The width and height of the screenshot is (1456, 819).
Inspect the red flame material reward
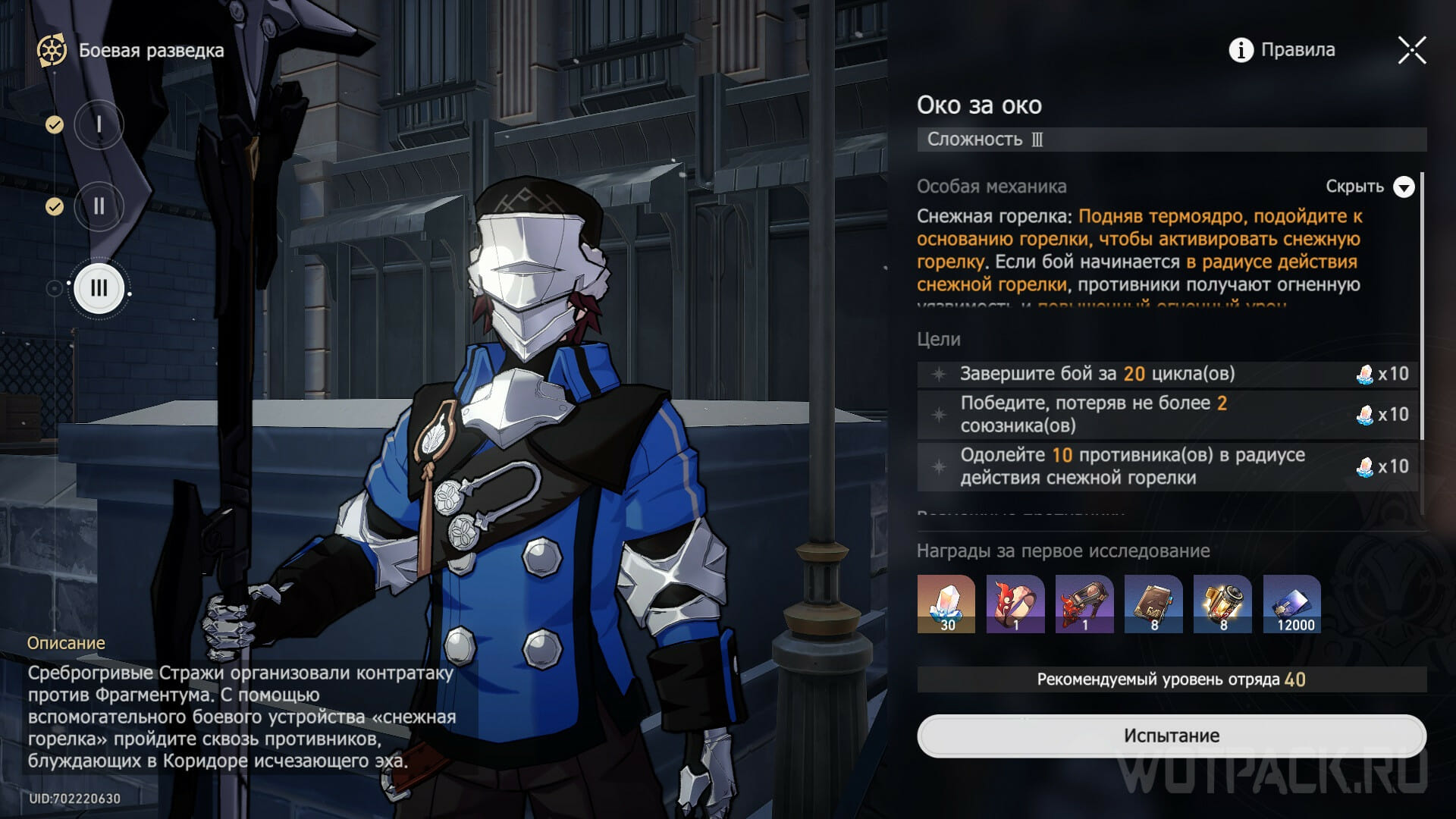point(1015,604)
